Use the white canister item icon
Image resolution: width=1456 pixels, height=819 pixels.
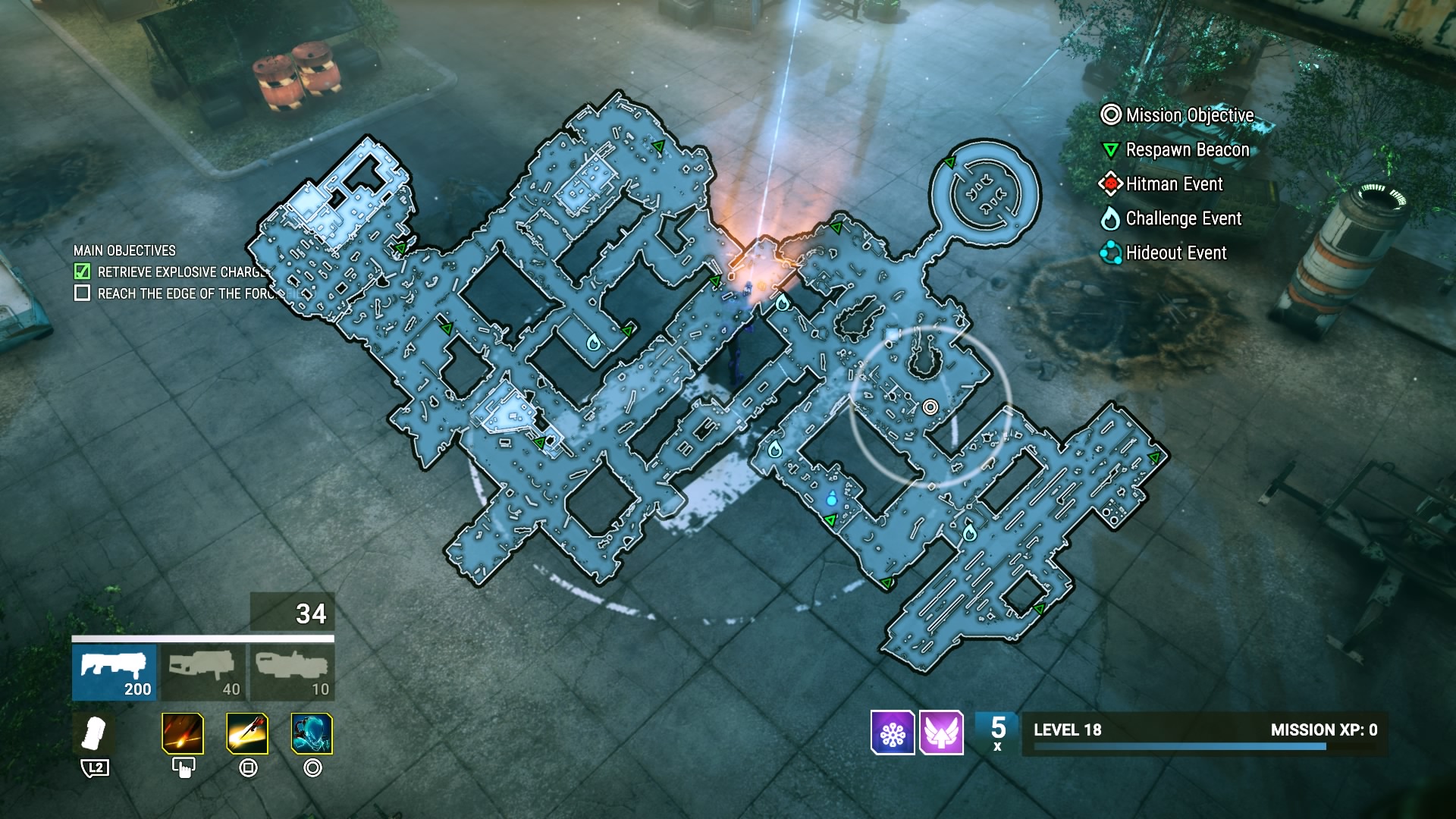[x=95, y=734]
